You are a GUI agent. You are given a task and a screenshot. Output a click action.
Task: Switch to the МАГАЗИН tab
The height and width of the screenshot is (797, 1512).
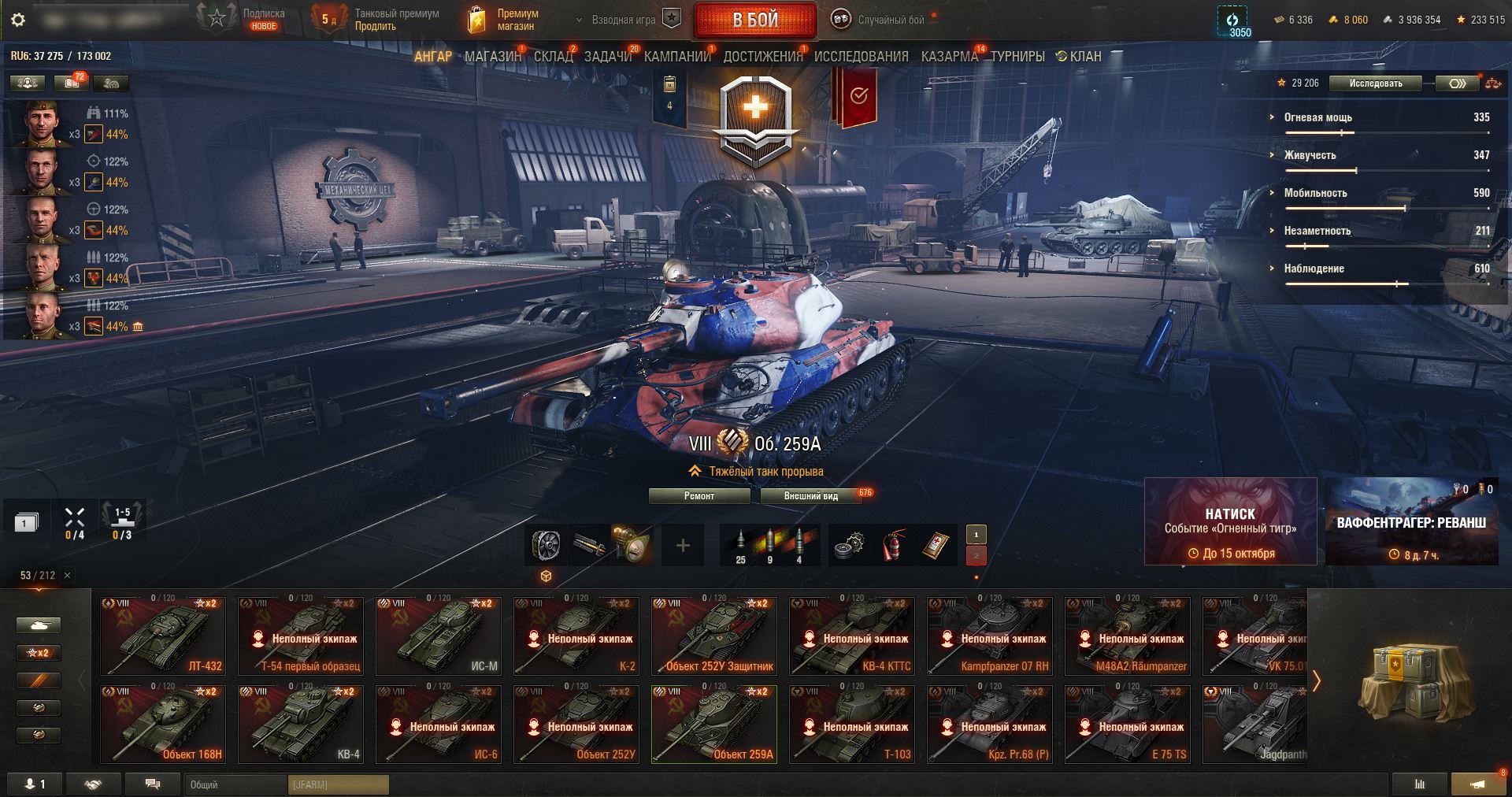(492, 57)
